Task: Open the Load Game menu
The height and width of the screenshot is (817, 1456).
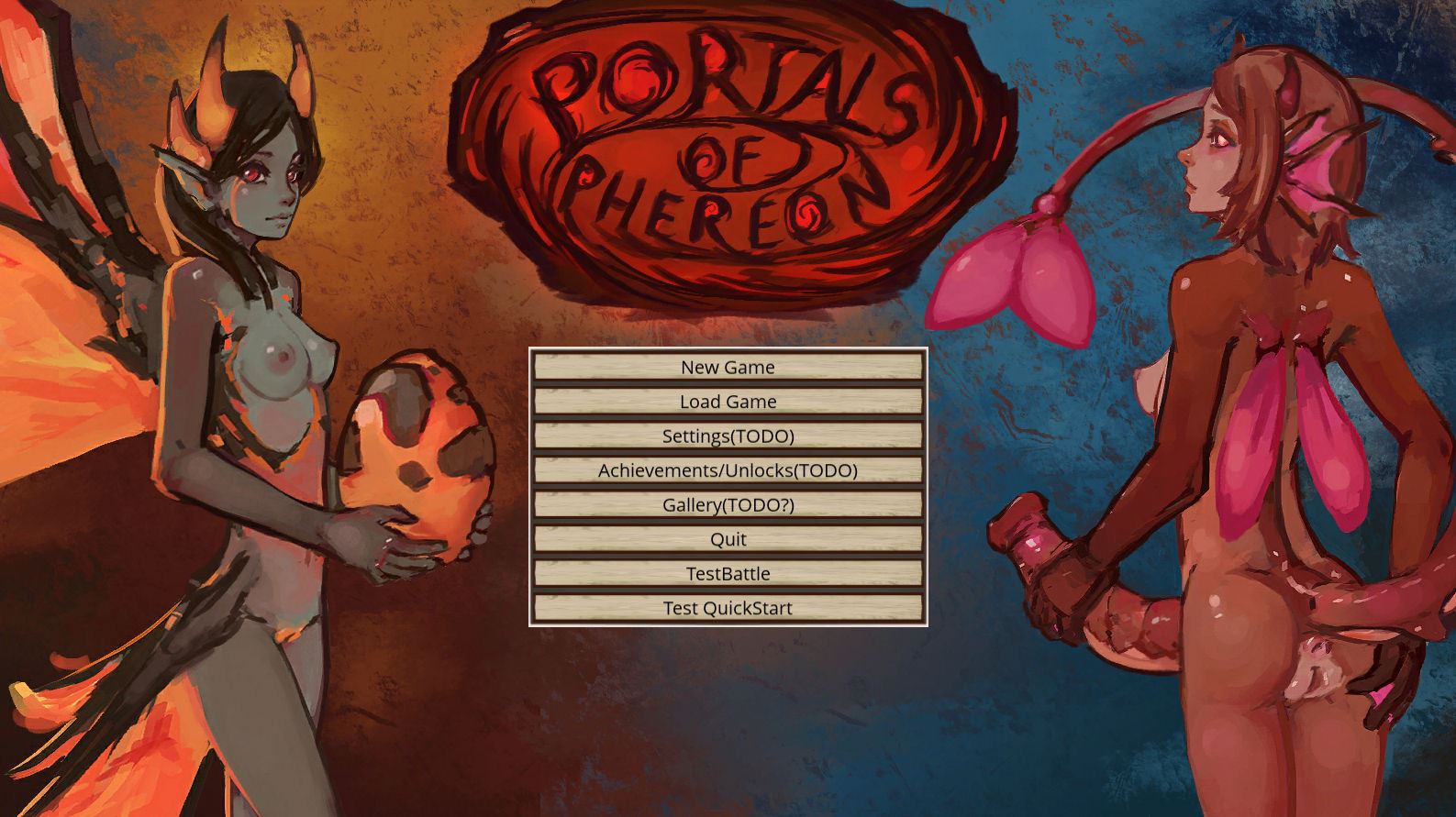Action: pos(728,402)
